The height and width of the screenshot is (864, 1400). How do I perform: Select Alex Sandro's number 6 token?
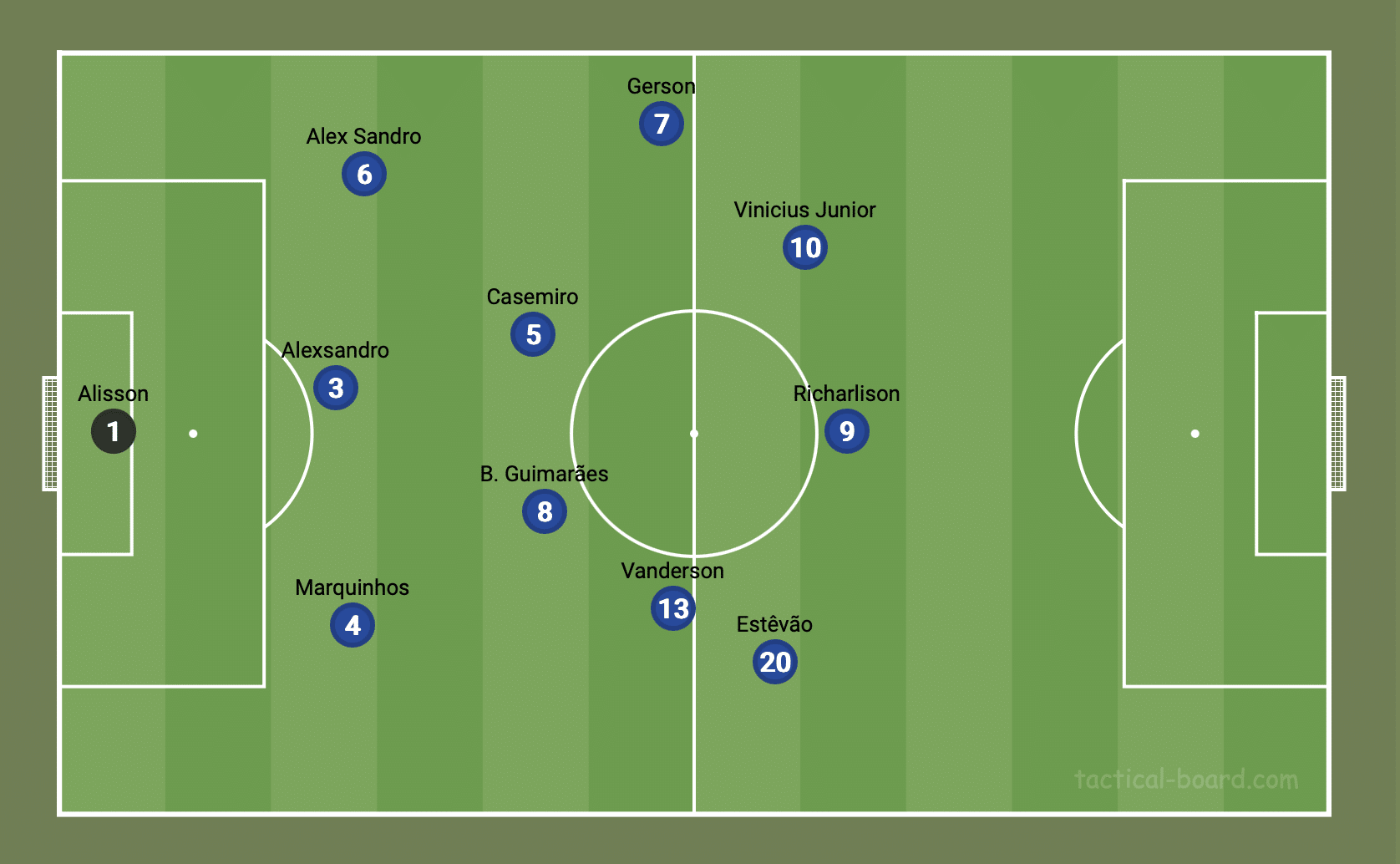pos(364,174)
